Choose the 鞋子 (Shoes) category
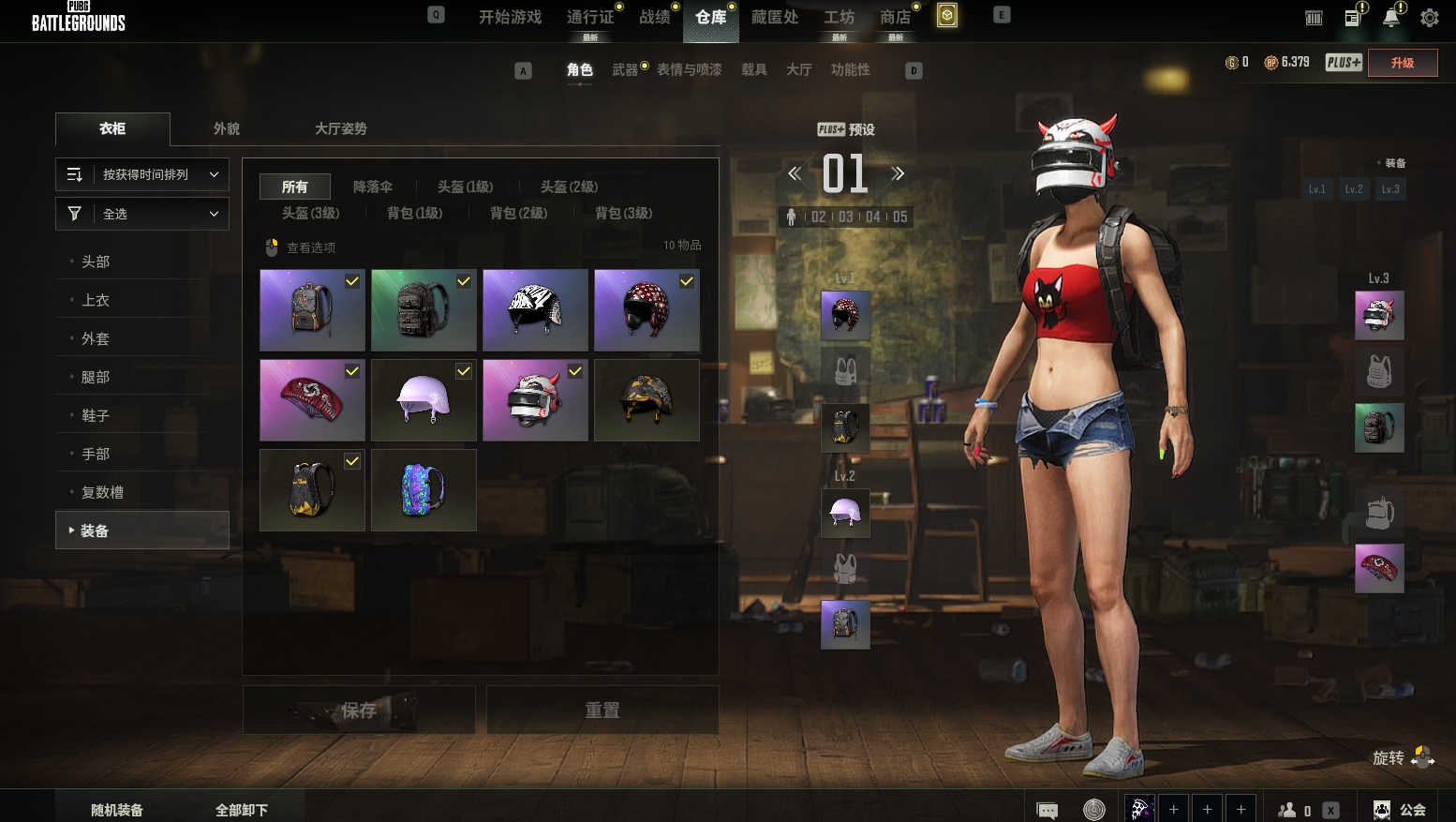The image size is (1456, 822). [96, 415]
